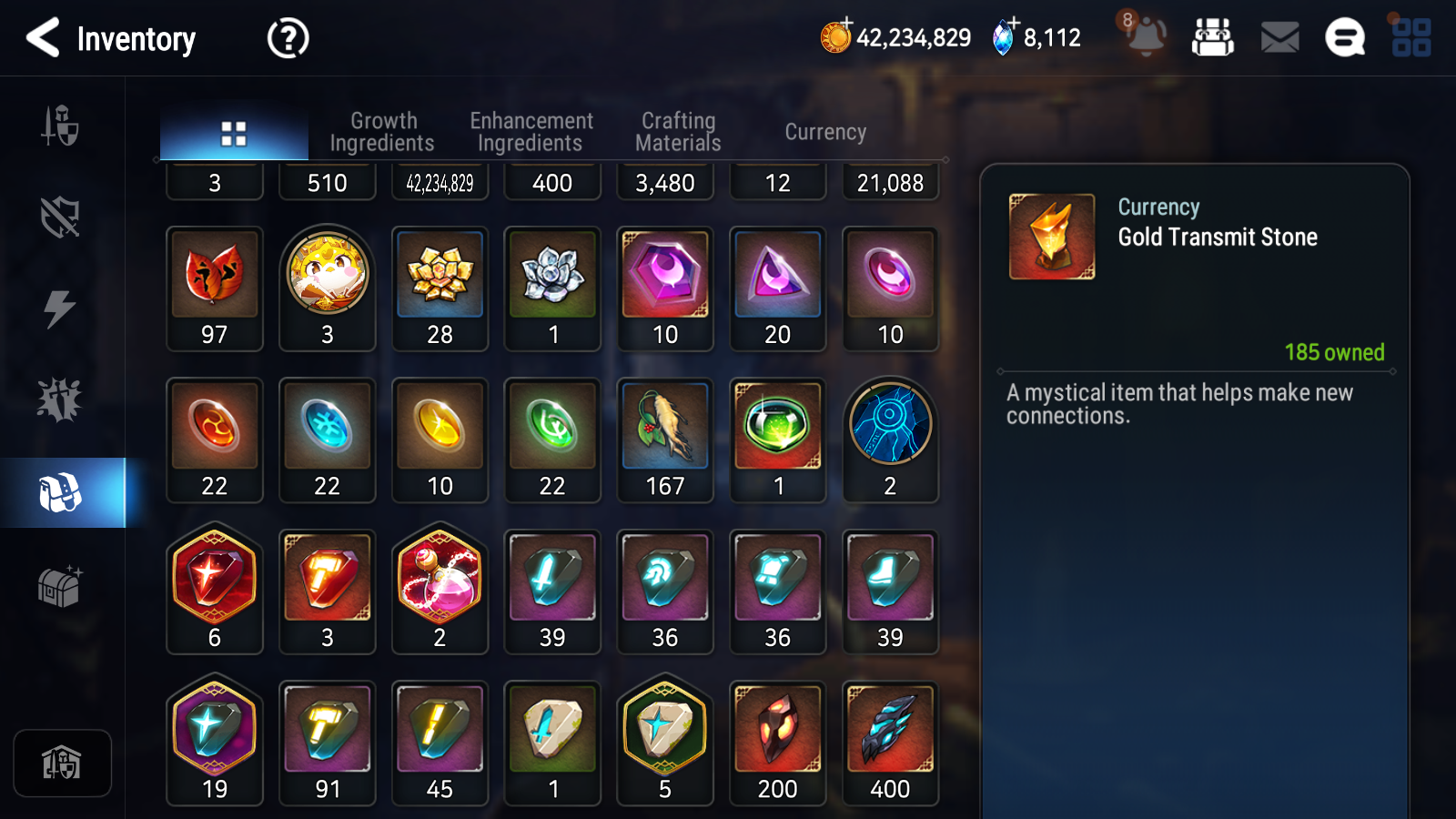Open the mail envelope icon
1456x819 pixels.
[x=1279, y=38]
